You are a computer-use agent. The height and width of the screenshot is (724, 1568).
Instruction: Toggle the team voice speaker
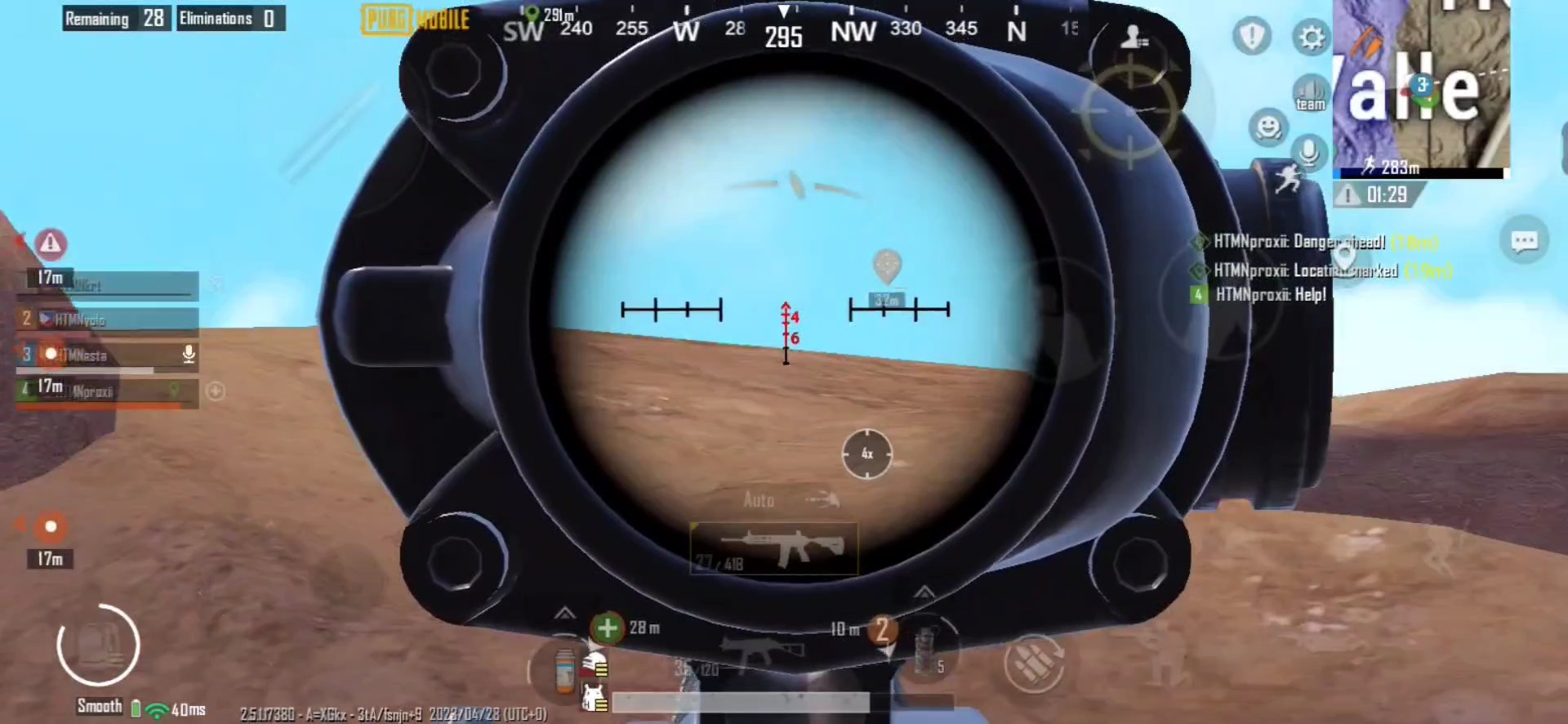tap(1310, 92)
